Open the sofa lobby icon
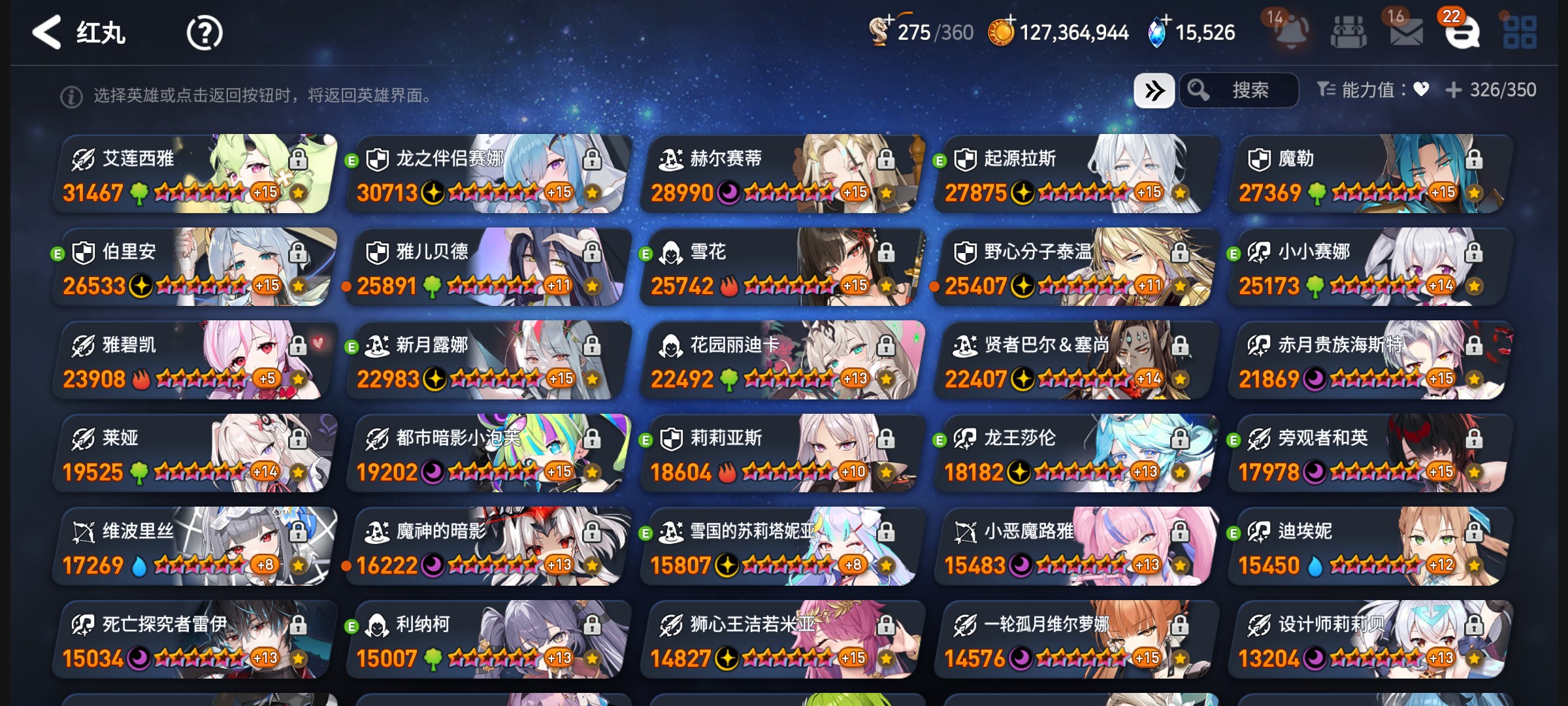Image resolution: width=1568 pixels, height=706 pixels. coord(1348,31)
